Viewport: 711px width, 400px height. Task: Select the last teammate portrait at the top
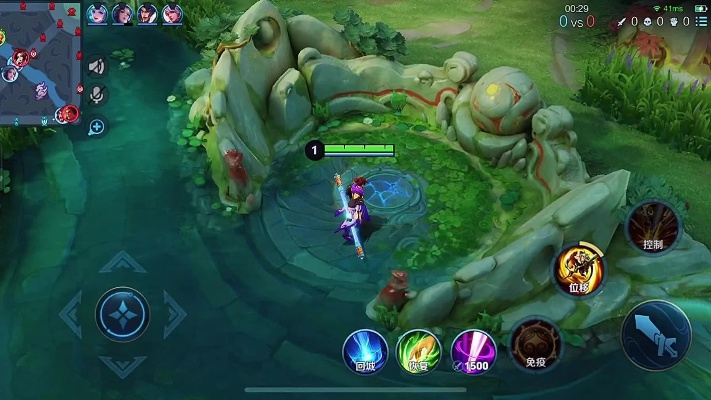tap(172, 14)
